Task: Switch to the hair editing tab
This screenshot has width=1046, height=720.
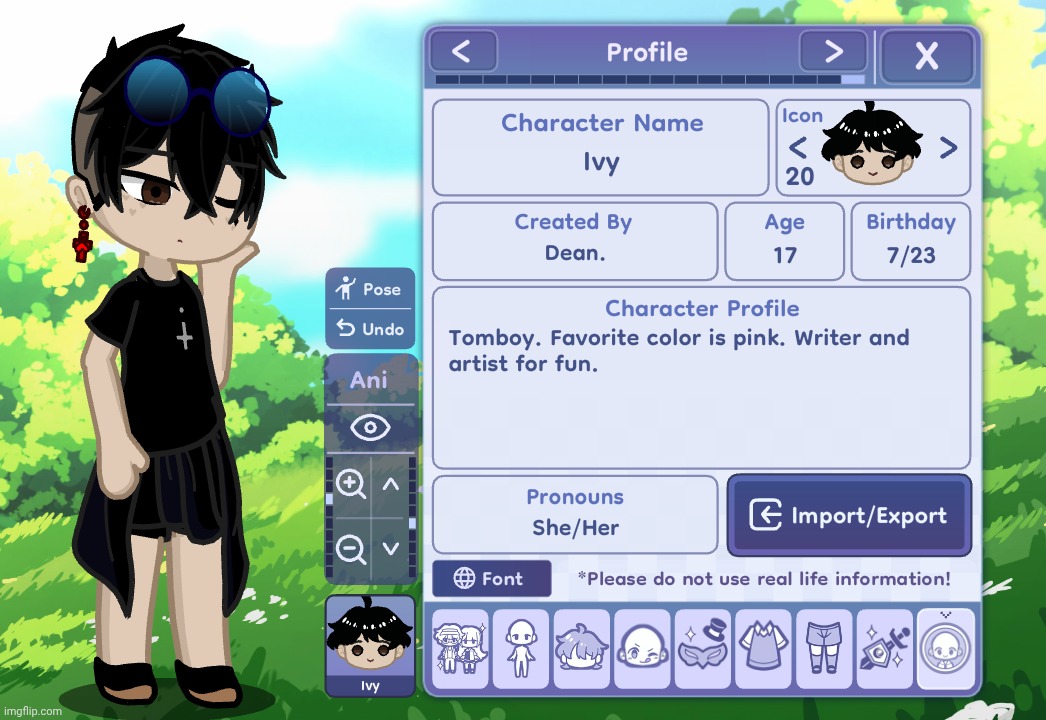Action: tap(582, 649)
